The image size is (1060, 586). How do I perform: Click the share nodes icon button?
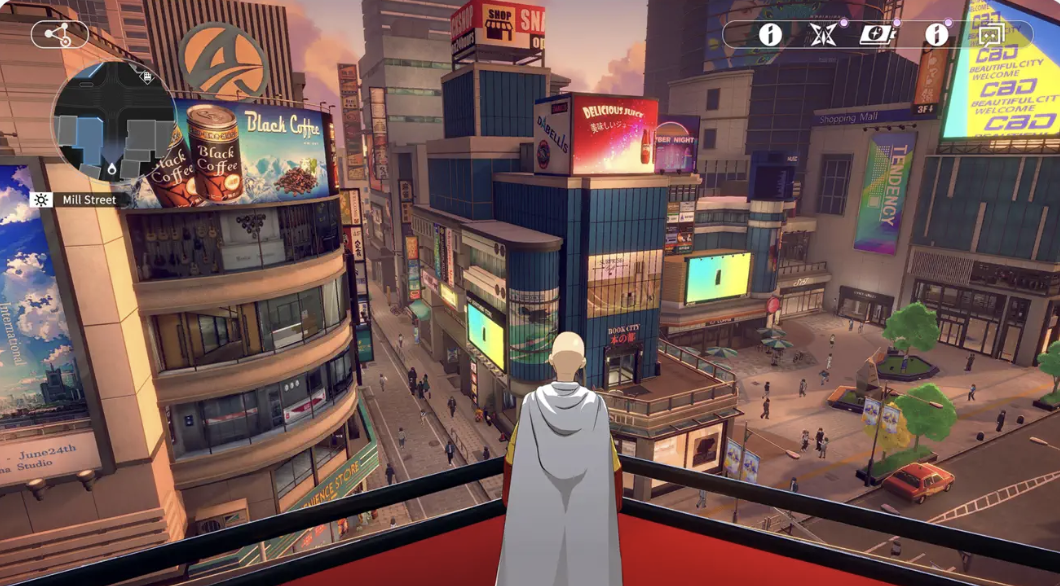coord(59,35)
